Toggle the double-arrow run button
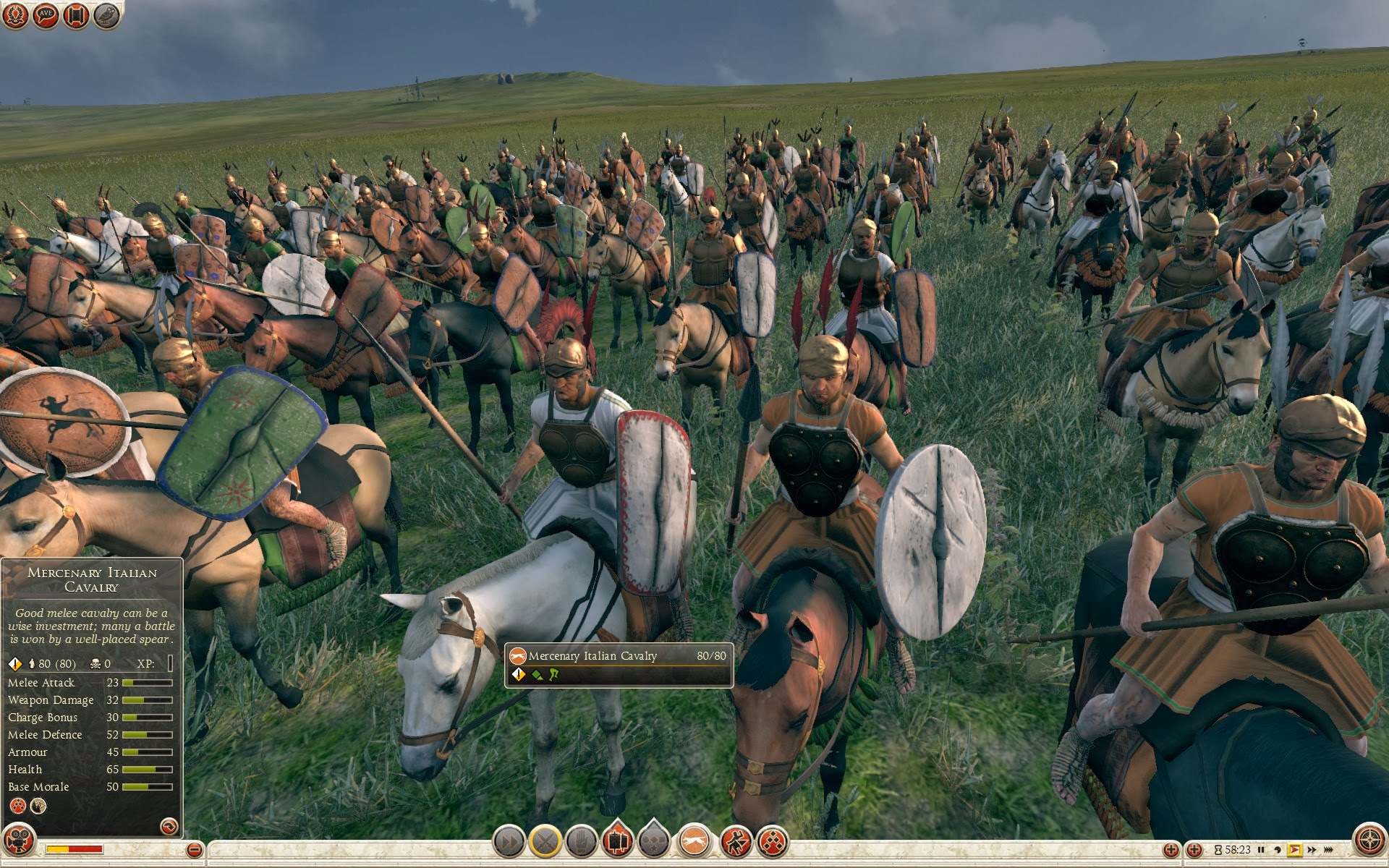This screenshot has height=868, width=1389. coord(509,841)
